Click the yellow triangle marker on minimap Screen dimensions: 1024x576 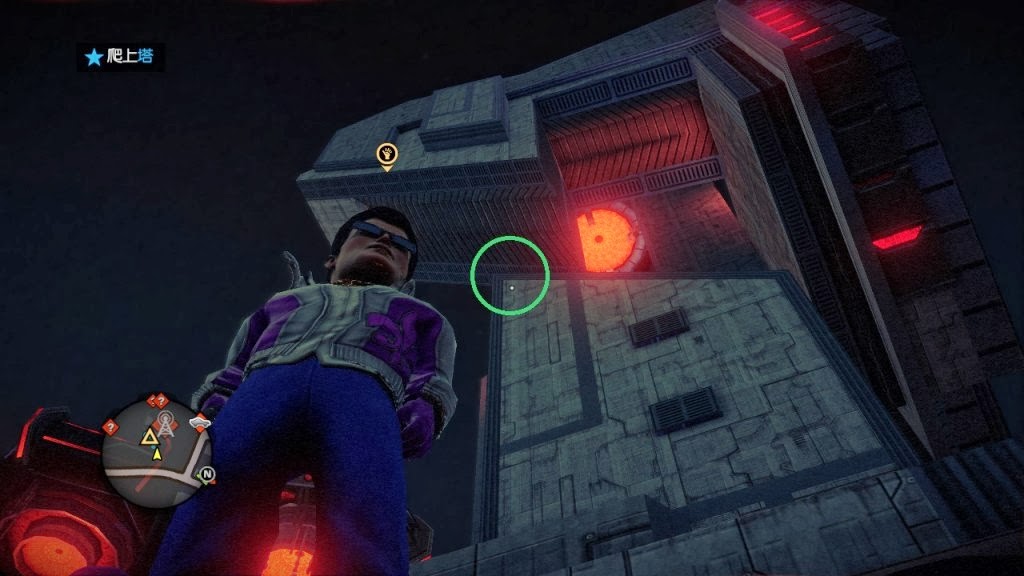click(149, 436)
